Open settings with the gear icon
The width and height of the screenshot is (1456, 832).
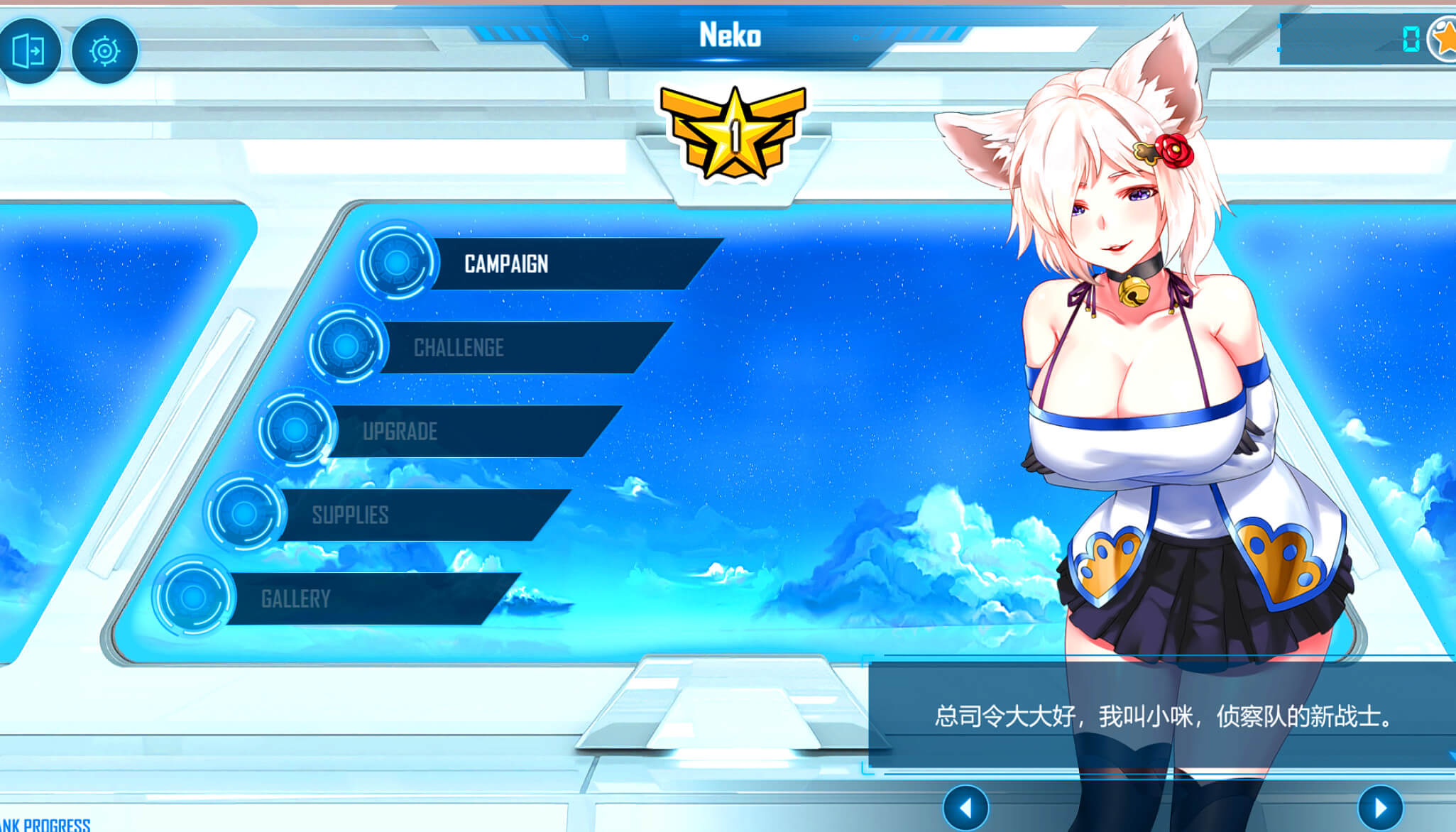pyautogui.click(x=104, y=50)
